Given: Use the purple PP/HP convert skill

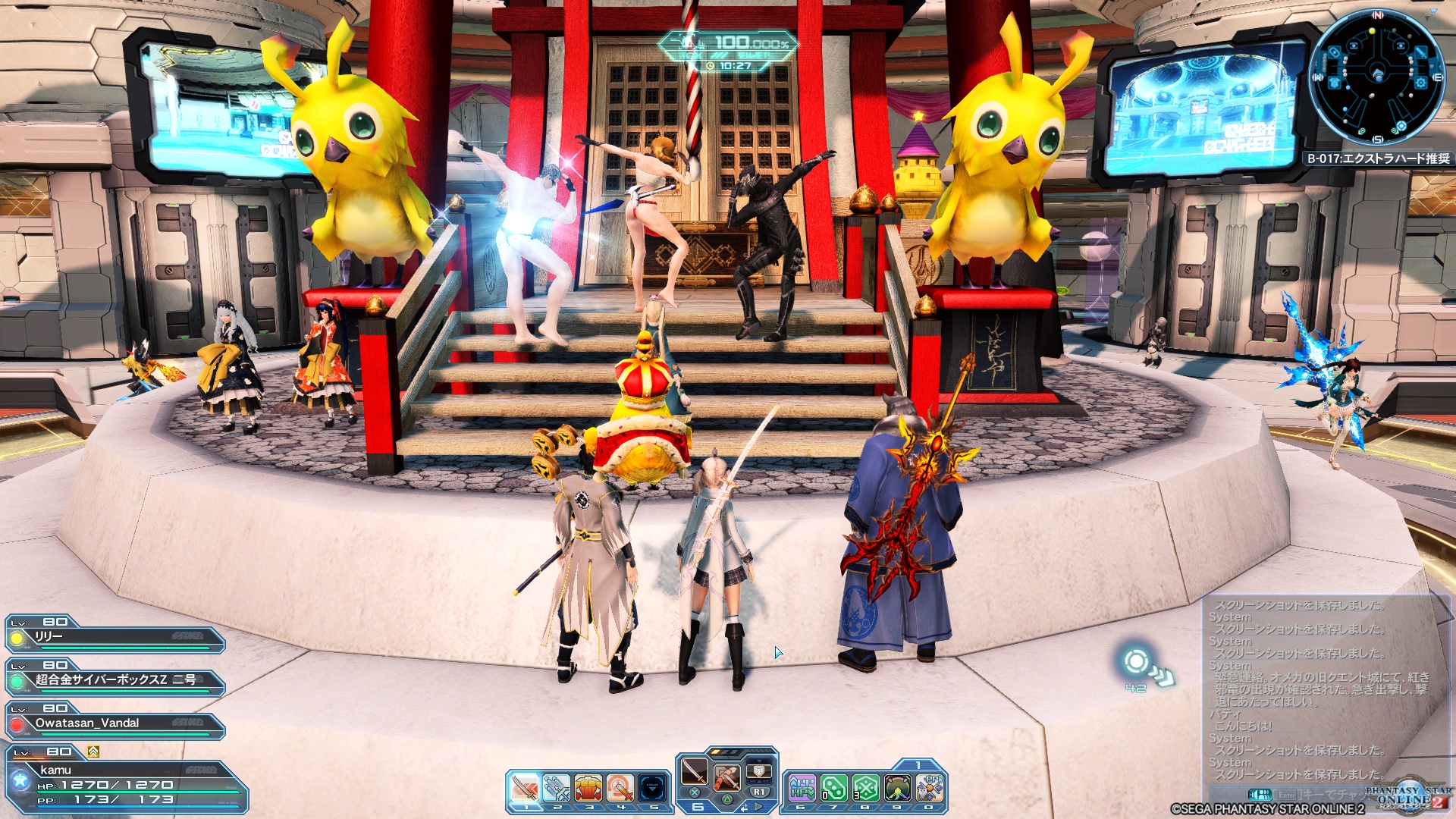Looking at the screenshot, I should 802,789.
